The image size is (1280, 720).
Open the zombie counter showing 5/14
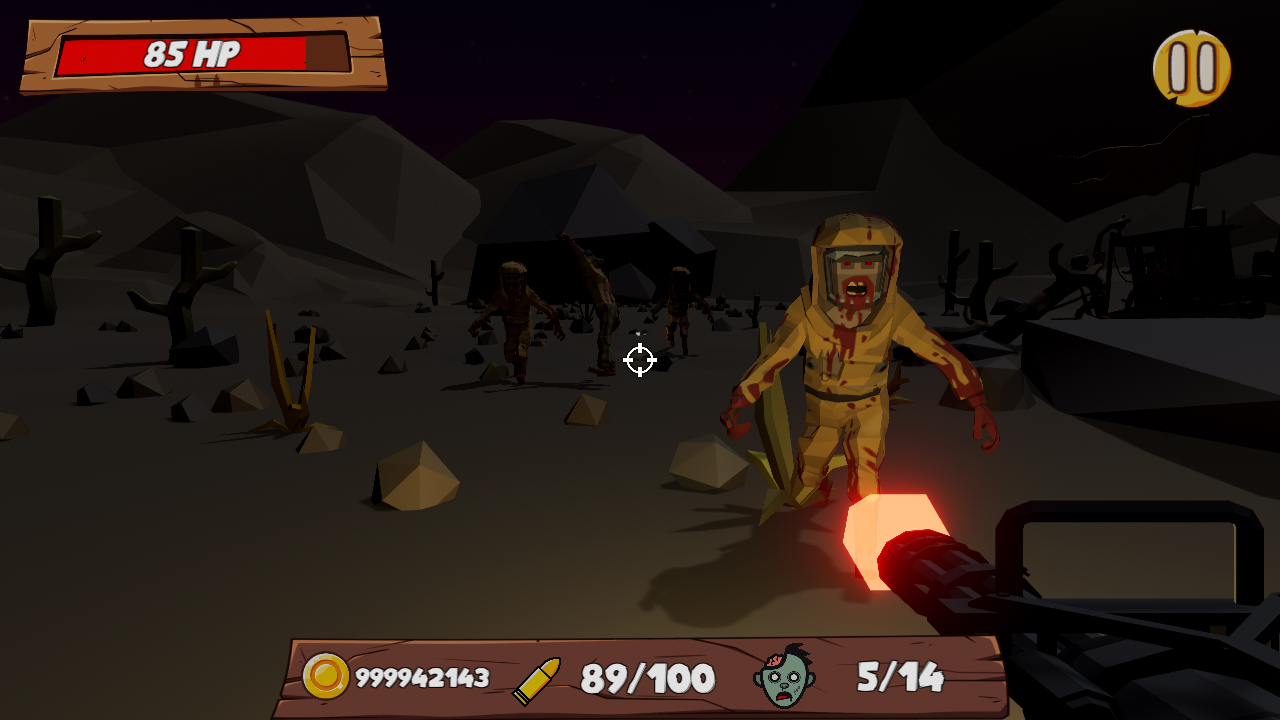[898, 677]
